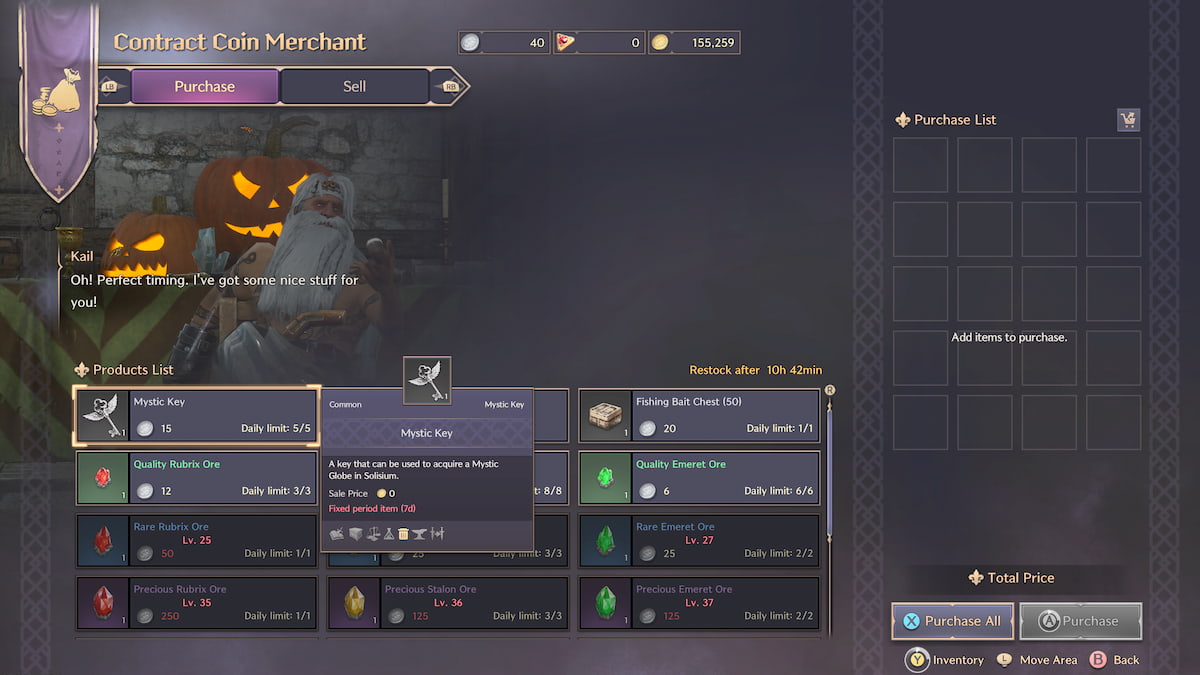Pick the Quality Emeret Ore listing
Screen dimensions: 1200x675
699,478
